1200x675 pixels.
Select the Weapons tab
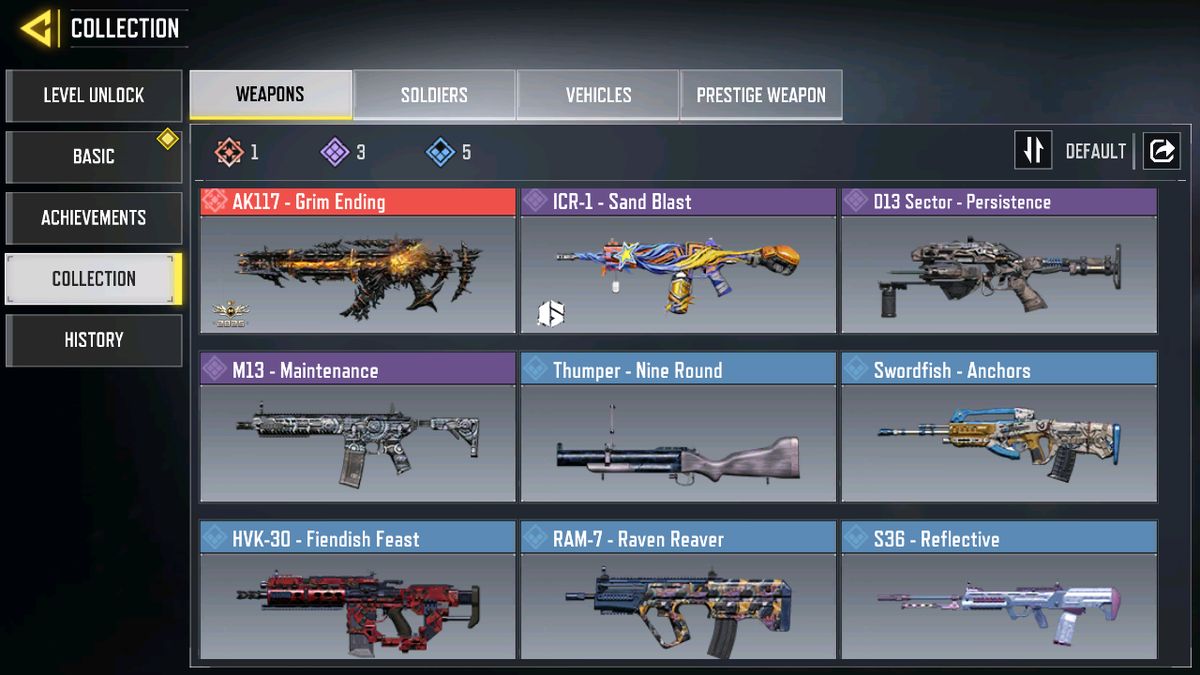(x=270, y=95)
